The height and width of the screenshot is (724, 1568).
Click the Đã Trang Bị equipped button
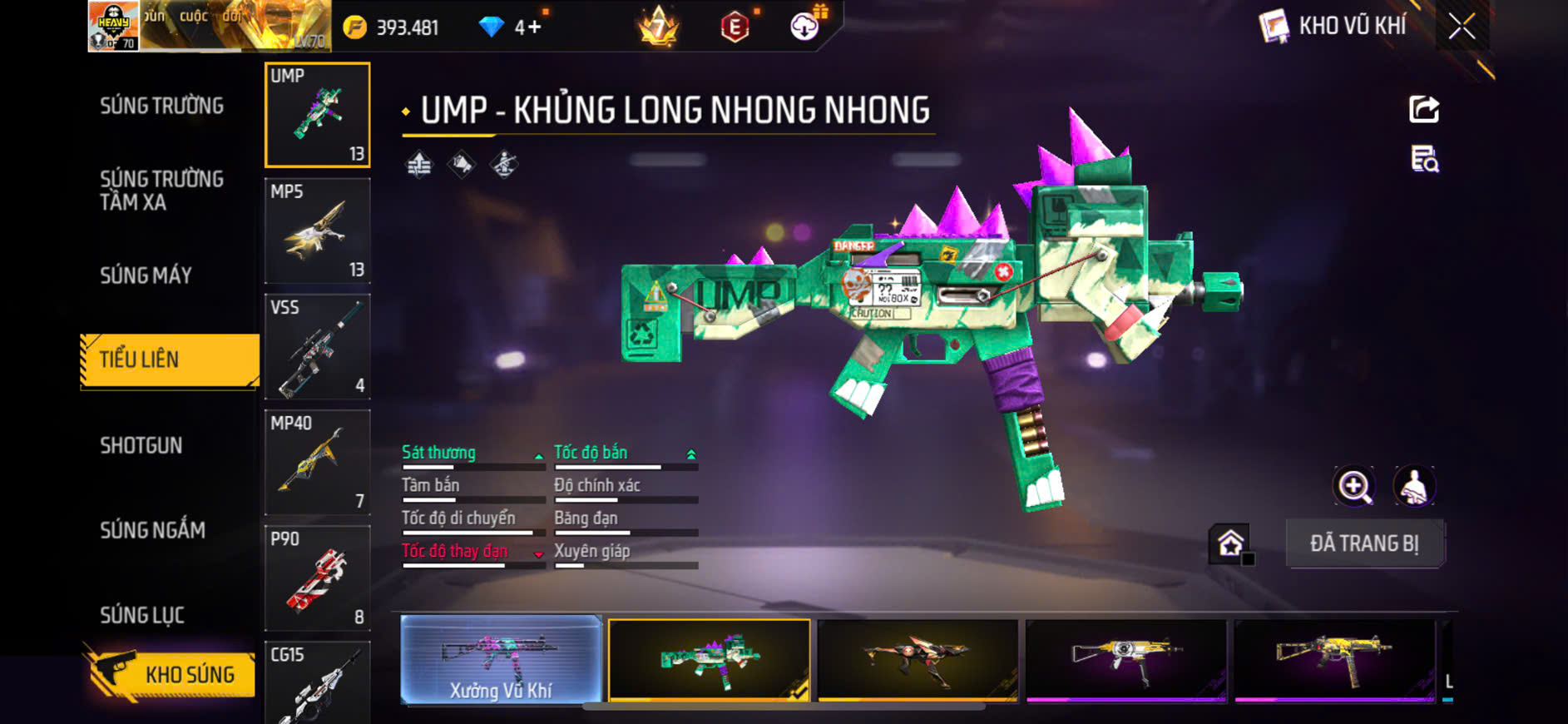1364,543
